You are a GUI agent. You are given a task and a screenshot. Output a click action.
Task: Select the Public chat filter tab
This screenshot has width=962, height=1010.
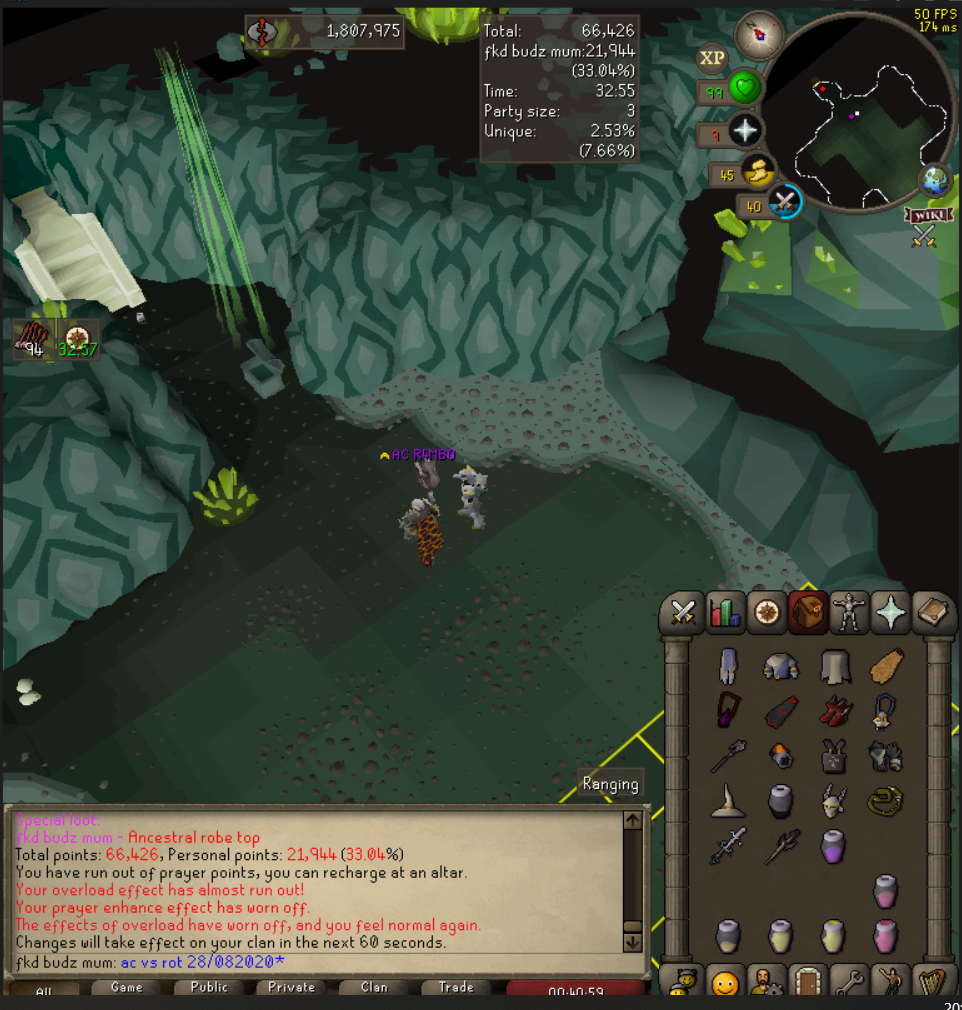click(208, 988)
